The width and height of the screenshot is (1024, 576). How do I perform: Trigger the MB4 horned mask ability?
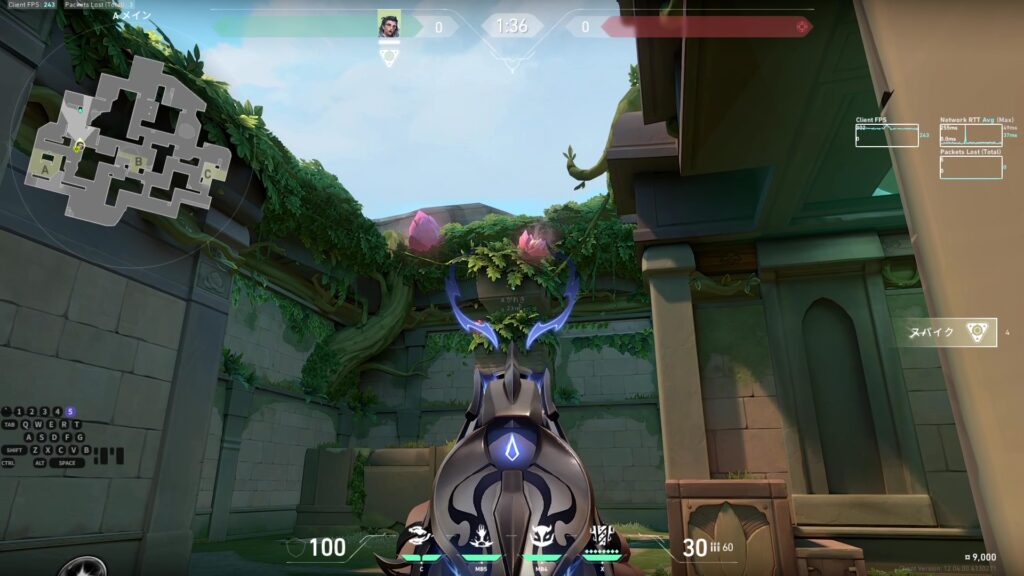coord(541,537)
